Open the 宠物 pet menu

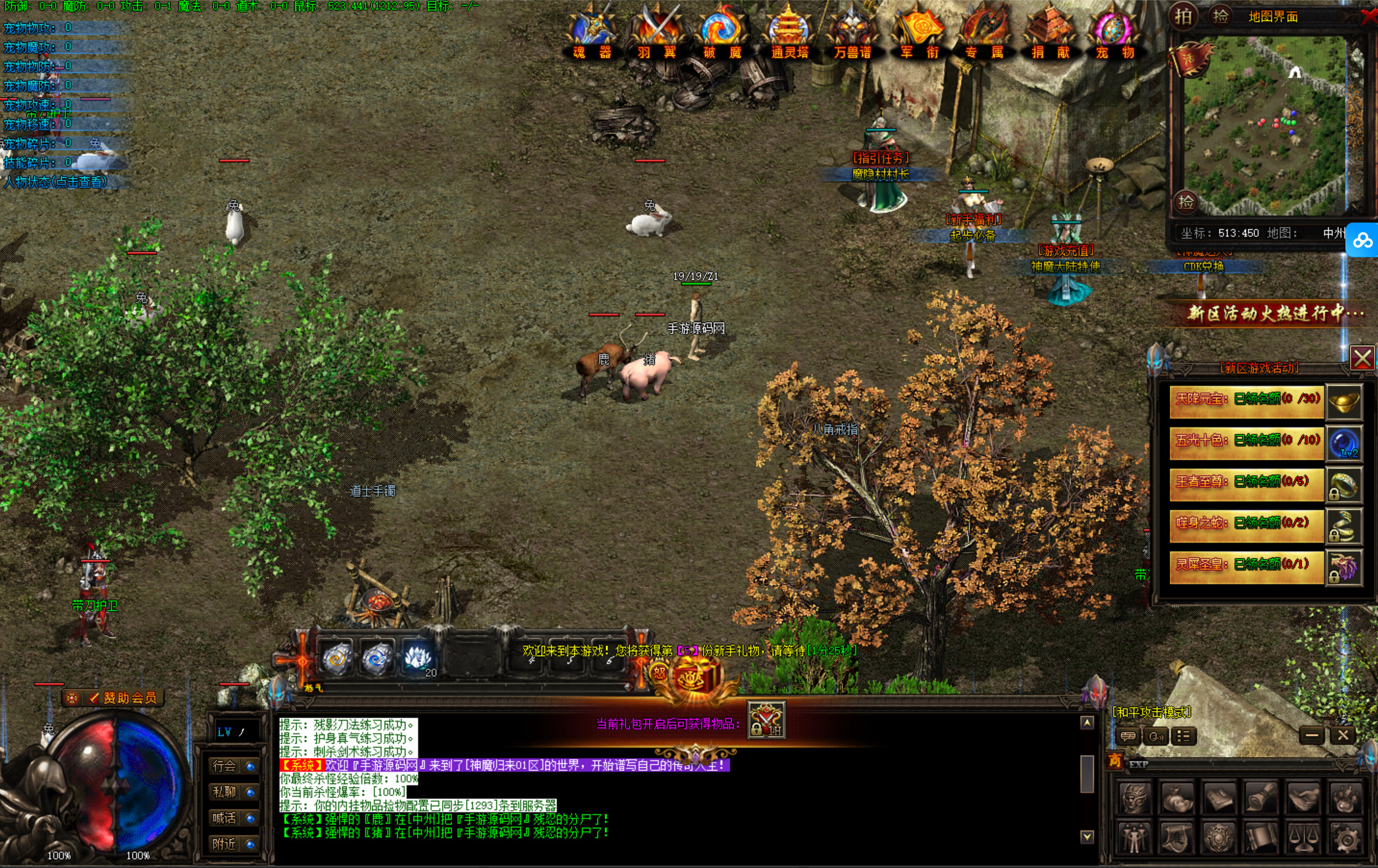(1115, 32)
